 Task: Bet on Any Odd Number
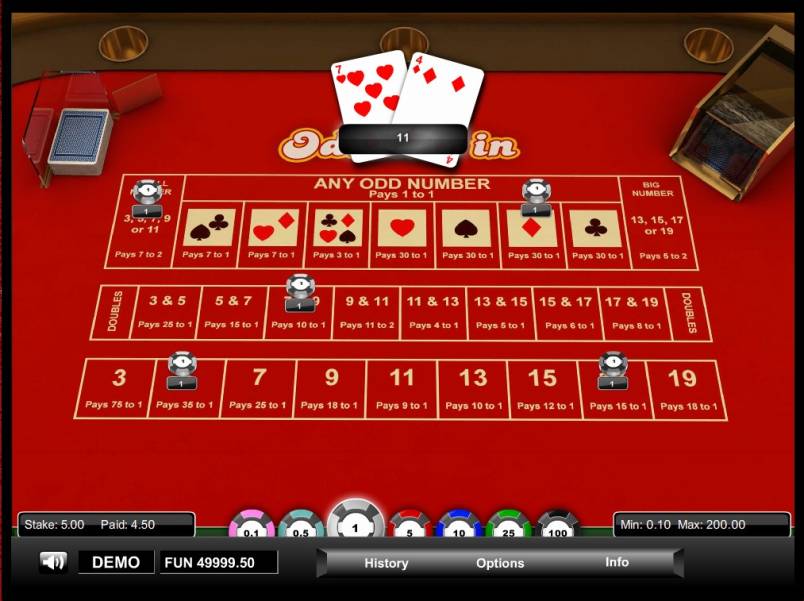click(401, 187)
